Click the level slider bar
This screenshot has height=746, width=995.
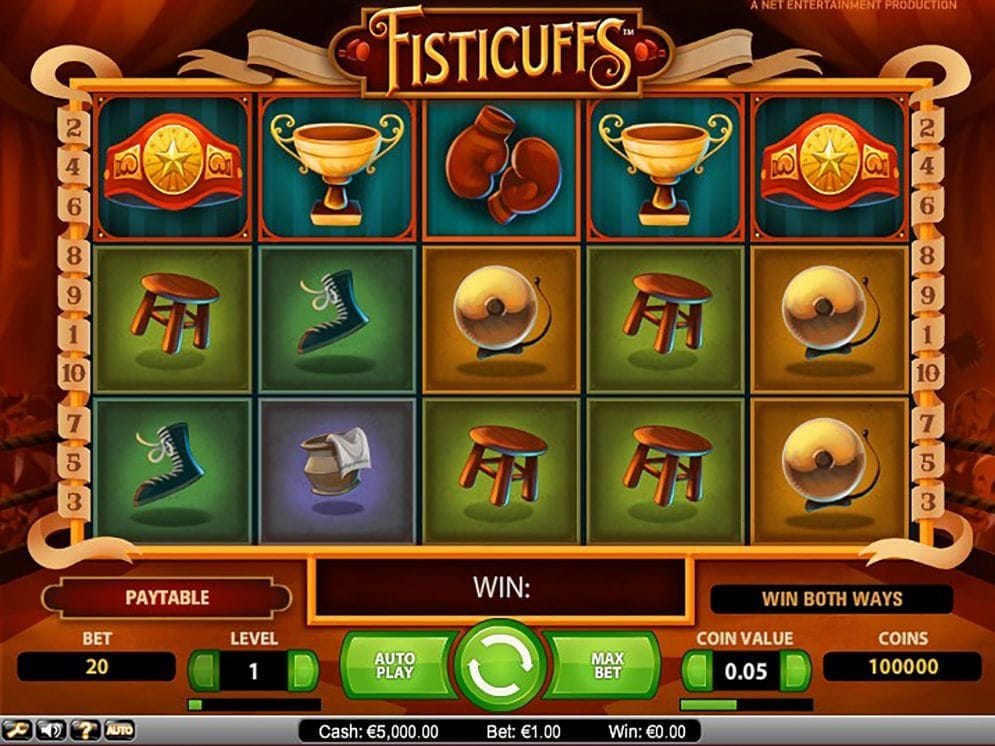tap(253, 705)
